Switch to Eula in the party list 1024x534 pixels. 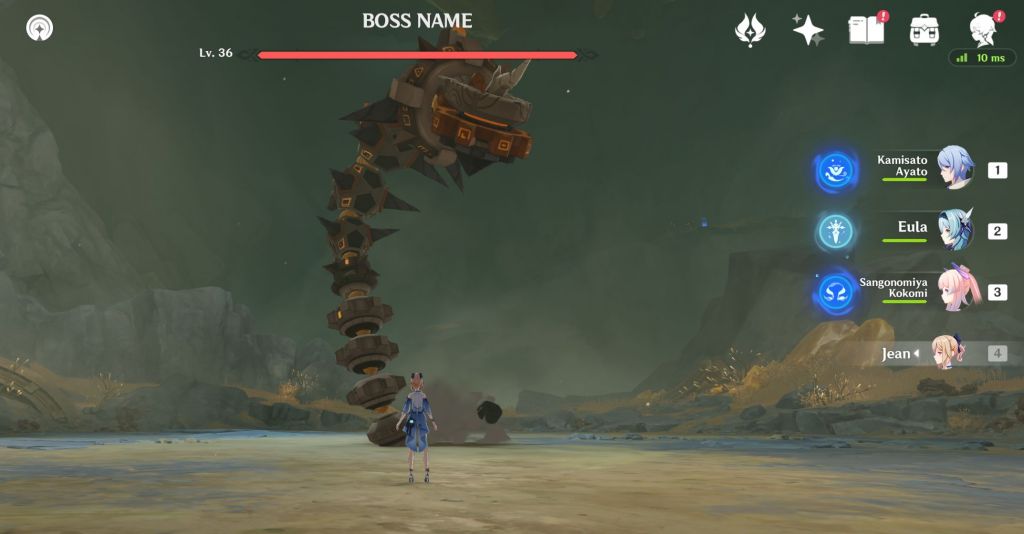[955, 229]
